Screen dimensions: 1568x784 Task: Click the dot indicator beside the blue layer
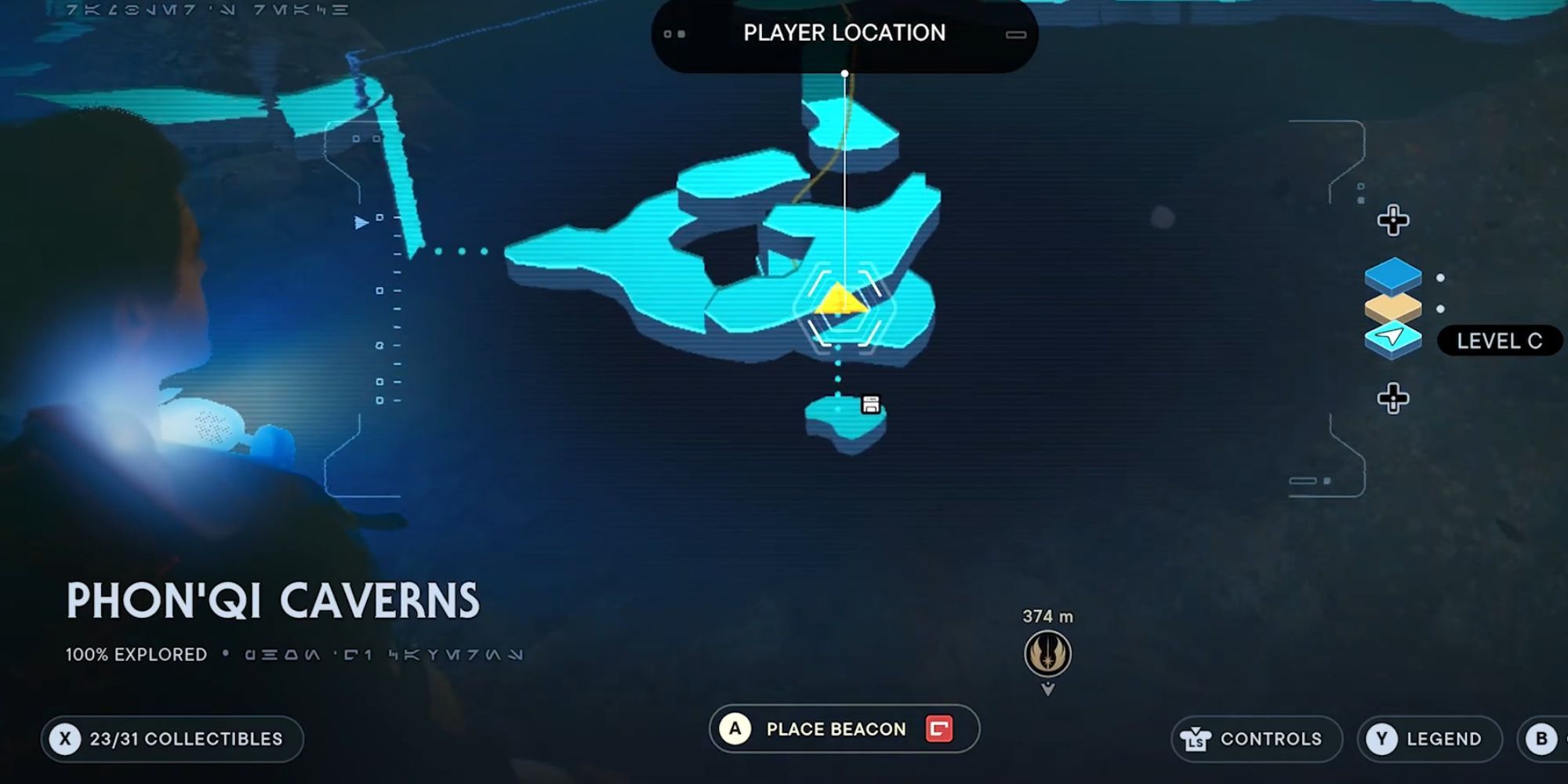(x=1441, y=276)
